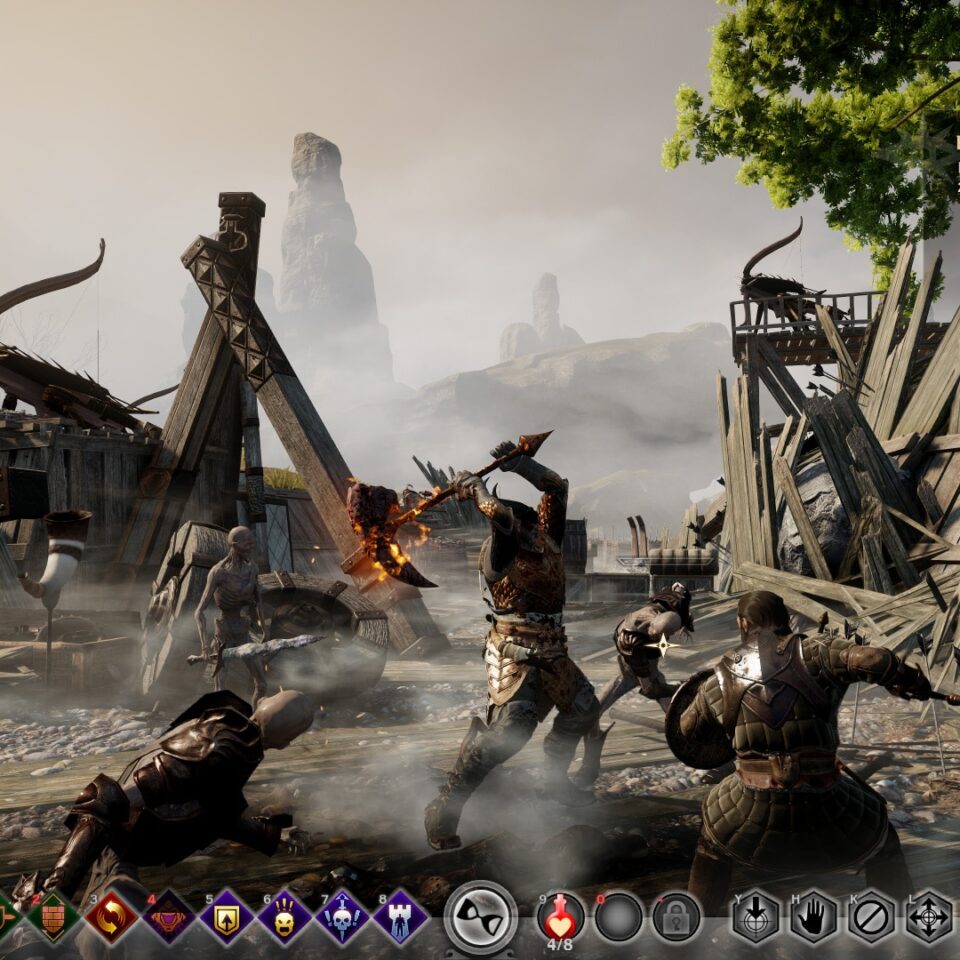Select the castle tower guard ability

(x=401, y=916)
